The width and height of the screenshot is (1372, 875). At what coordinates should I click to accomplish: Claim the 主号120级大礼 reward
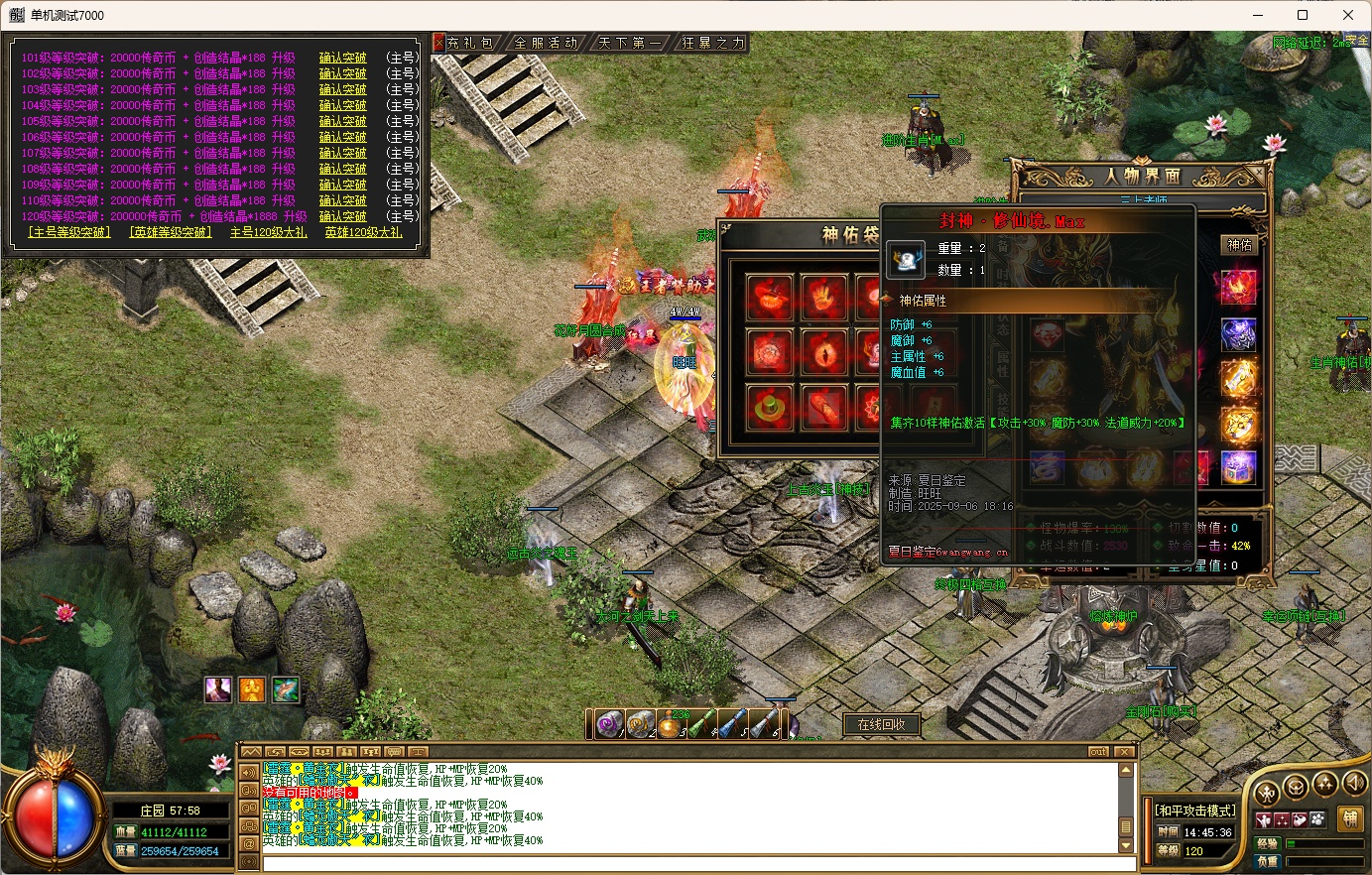coord(268,232)
